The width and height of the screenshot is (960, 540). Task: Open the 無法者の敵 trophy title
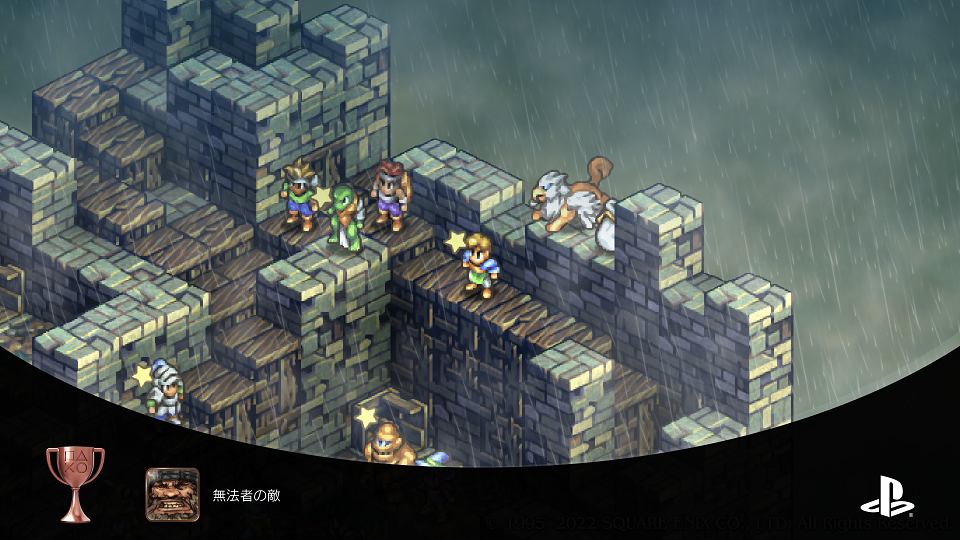245,495
